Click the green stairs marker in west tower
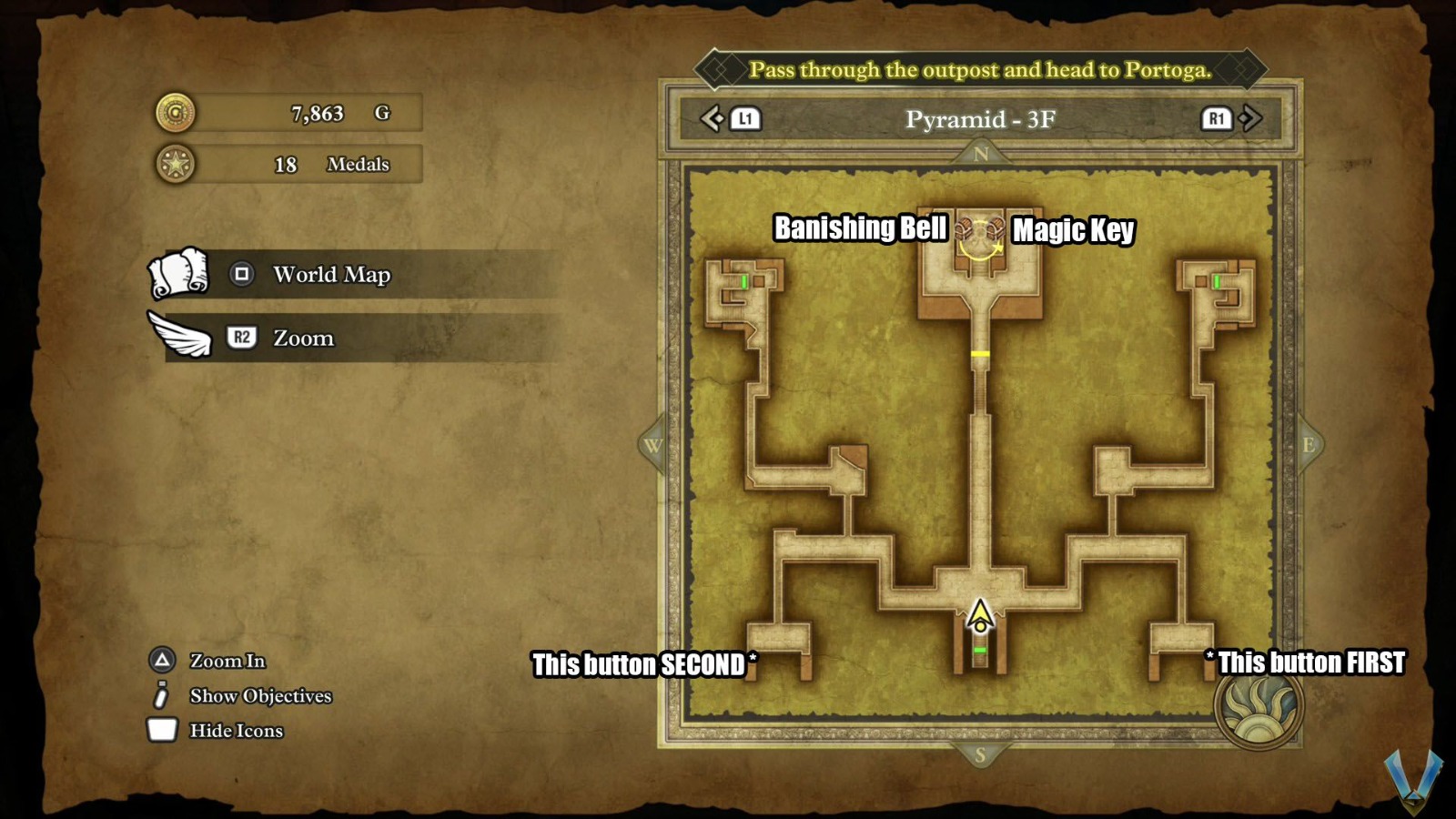The image size is (1456, 819). click(744, 282)
